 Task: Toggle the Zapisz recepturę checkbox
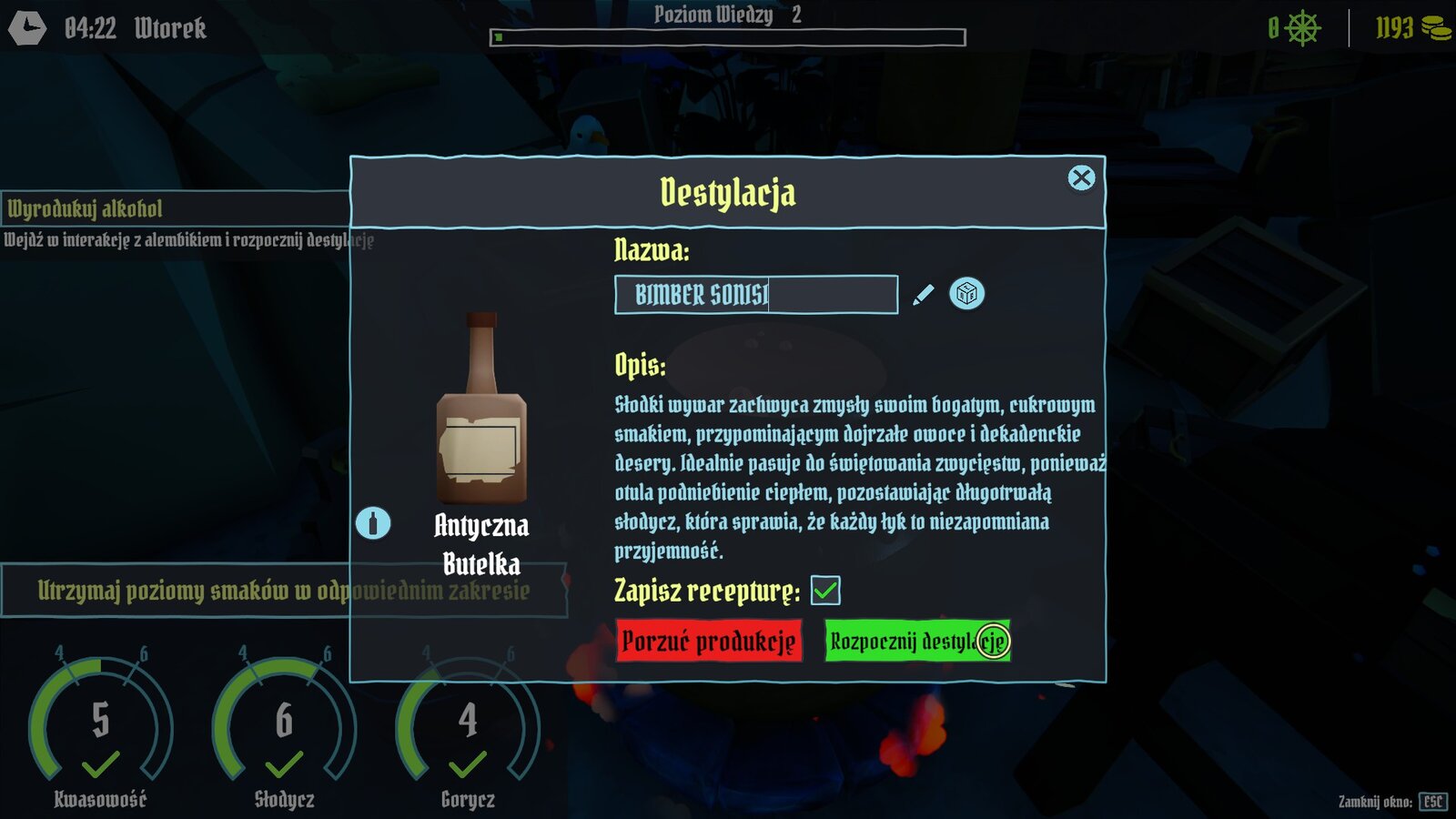(825, 591)
